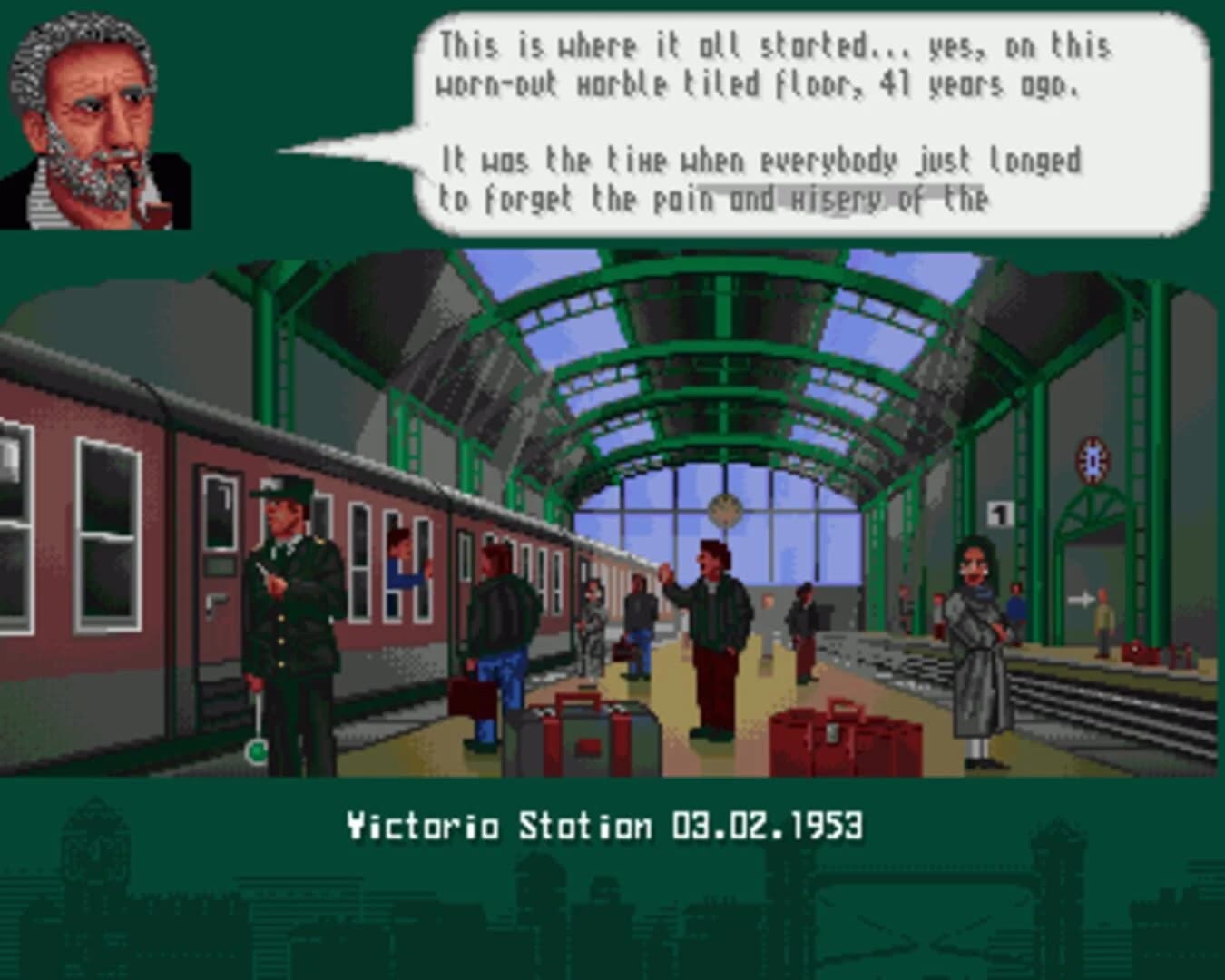Click the hanging station clock above the crowd
This screenshot has width=1225, height=980.
[726, 510]
